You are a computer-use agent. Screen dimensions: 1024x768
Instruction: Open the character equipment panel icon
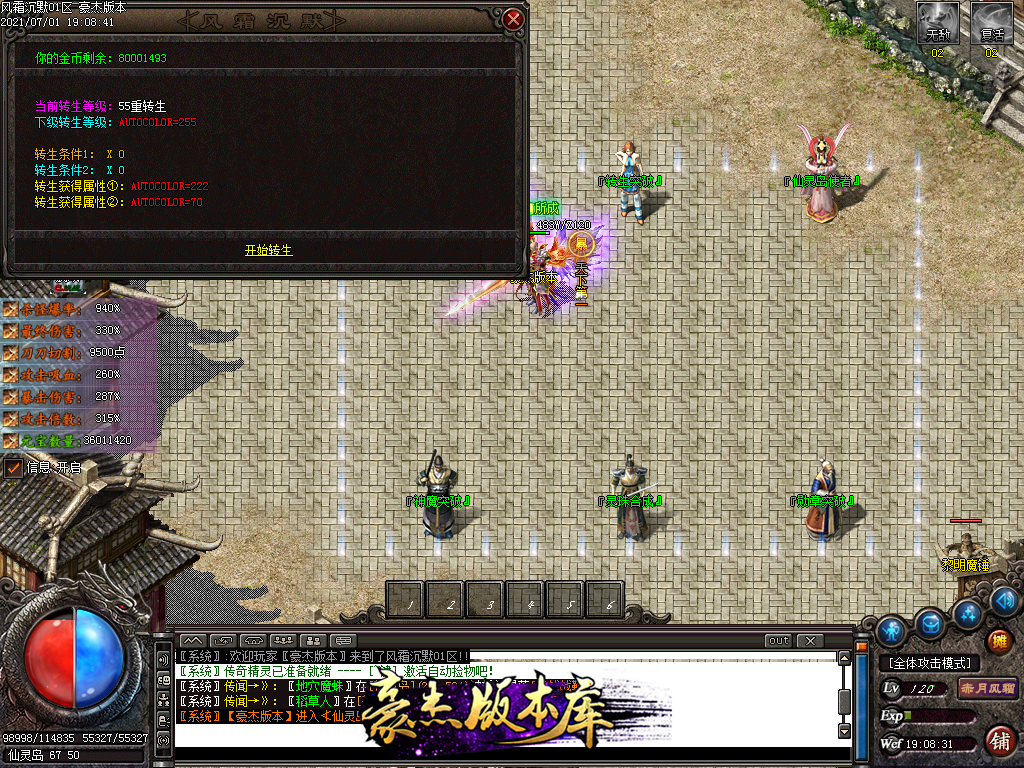coord(892,631)
